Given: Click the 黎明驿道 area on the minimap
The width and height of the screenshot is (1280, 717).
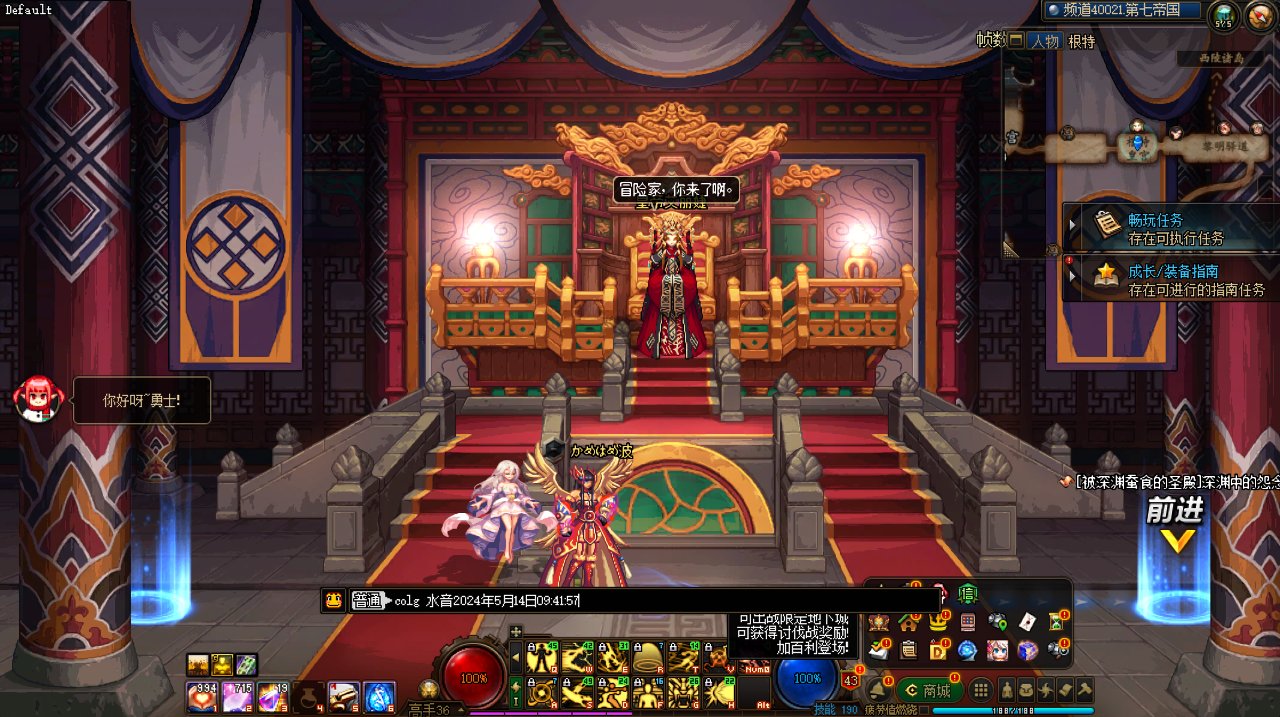Looking at the screenshot, I should point(1223,146).
